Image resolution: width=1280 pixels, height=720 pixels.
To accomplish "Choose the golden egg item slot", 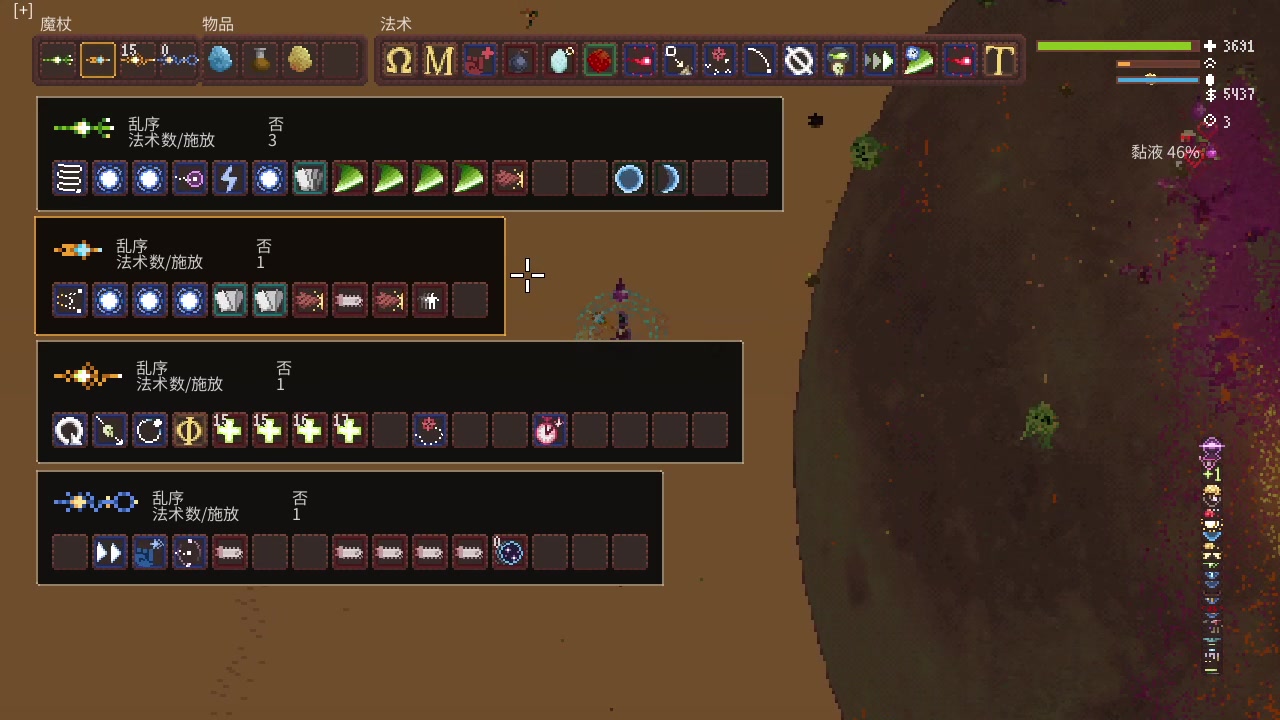I will [300, 61].
